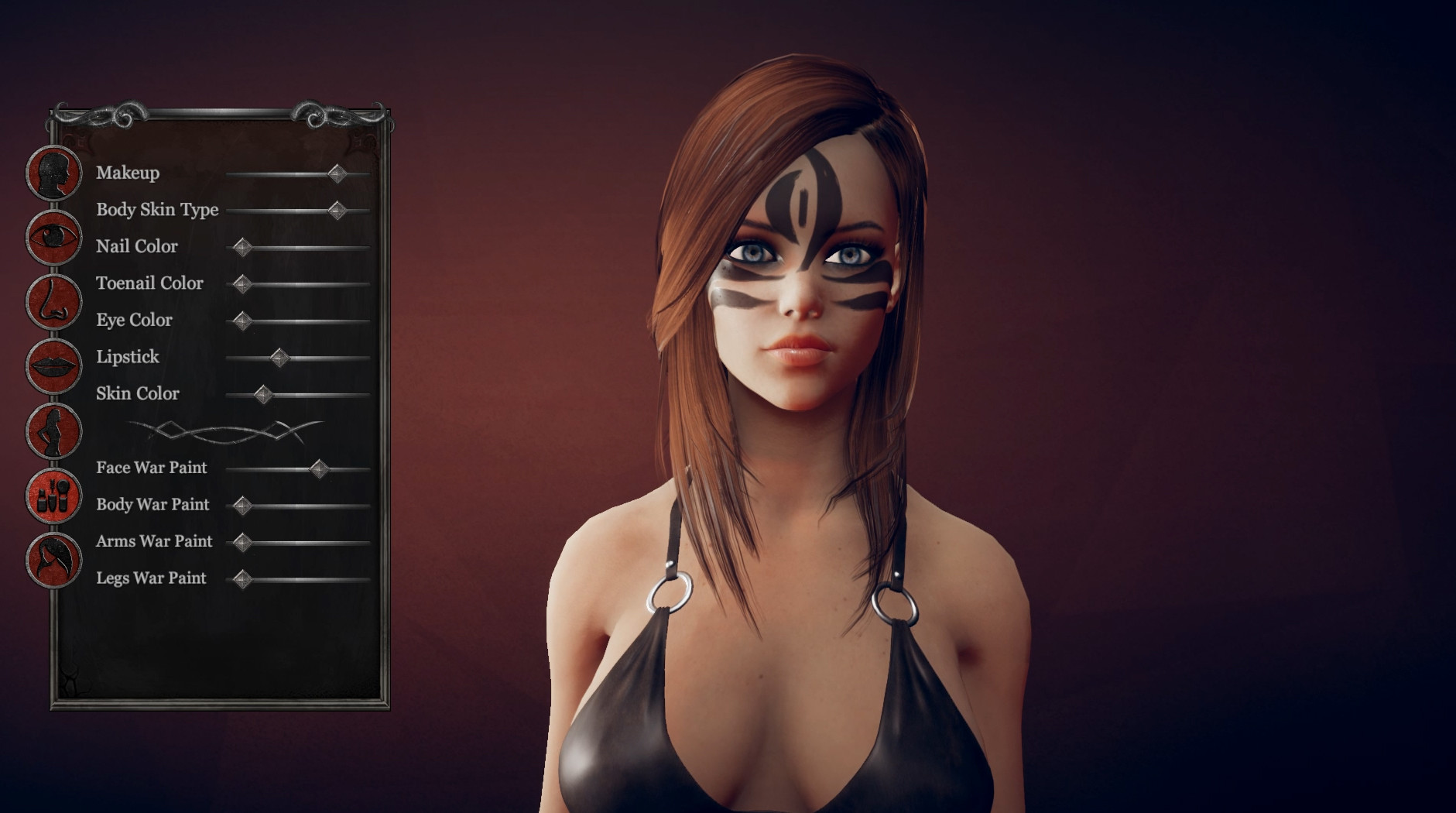This screenshot has width=1456, height=813.
Task: Click the Body Skin Type slider handle
Action: coord(338,209)
